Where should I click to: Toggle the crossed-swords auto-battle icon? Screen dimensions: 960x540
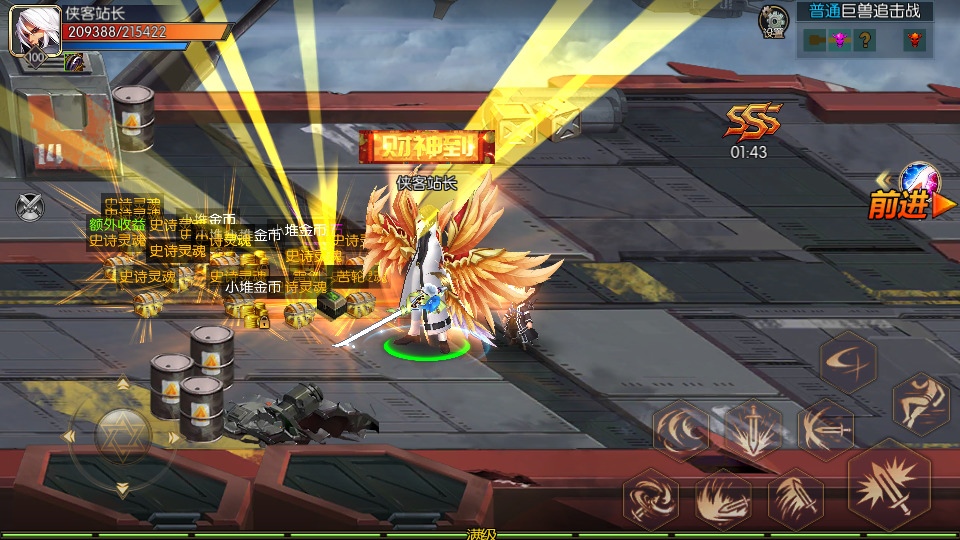click(31, 207)
